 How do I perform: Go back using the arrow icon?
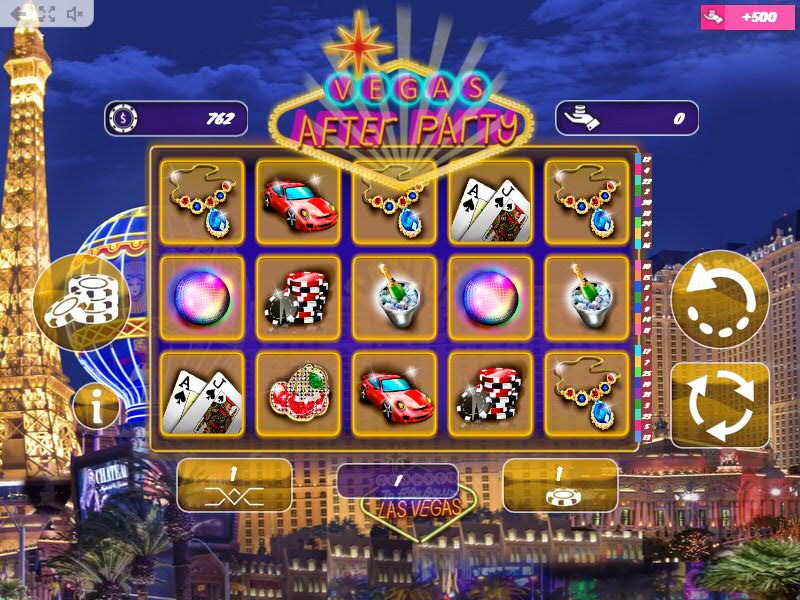[x=18, y=14]
